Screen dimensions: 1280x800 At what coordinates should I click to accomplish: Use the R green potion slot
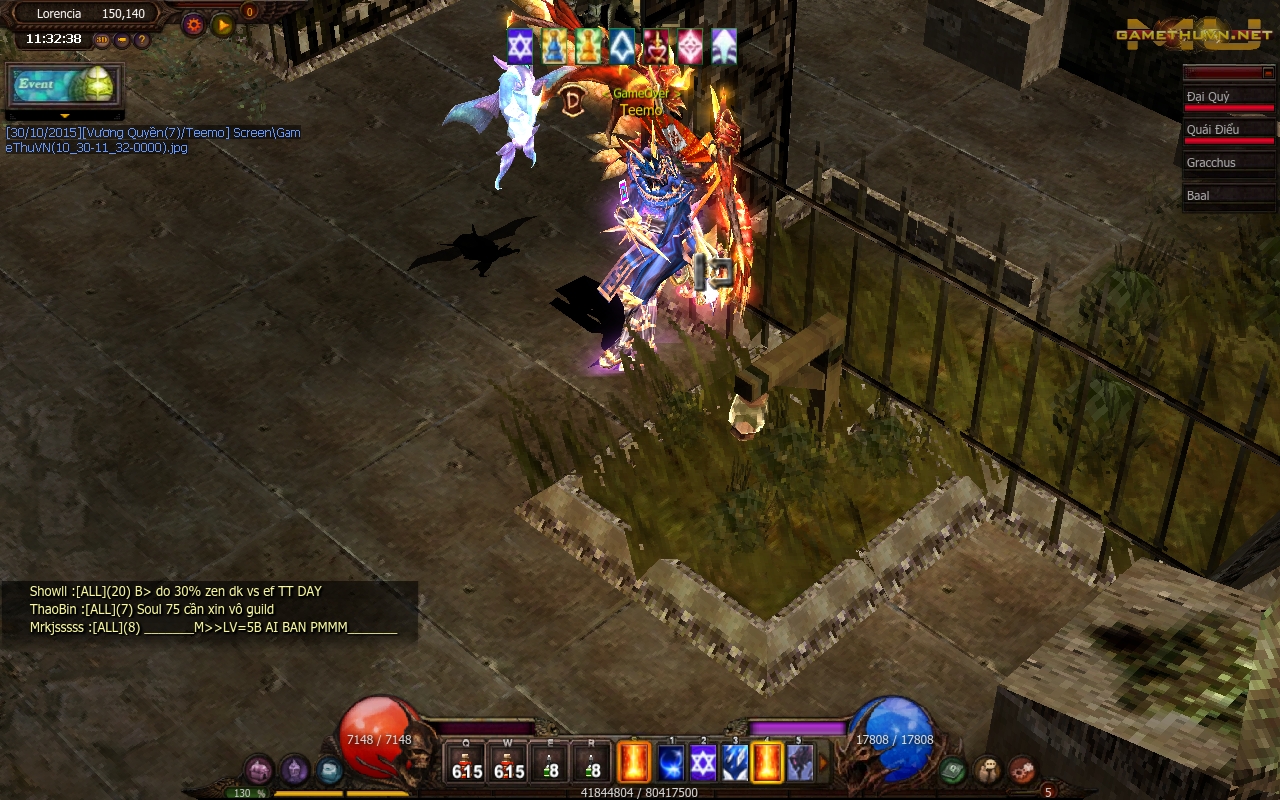click(x=592, y=763)
